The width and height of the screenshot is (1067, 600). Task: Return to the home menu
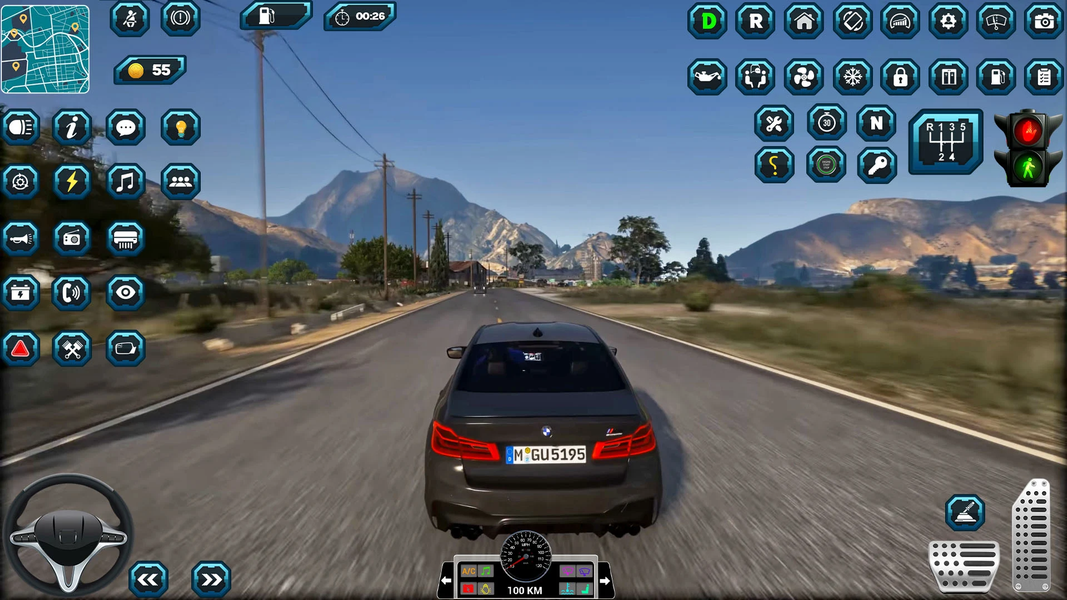coord(803,21)
